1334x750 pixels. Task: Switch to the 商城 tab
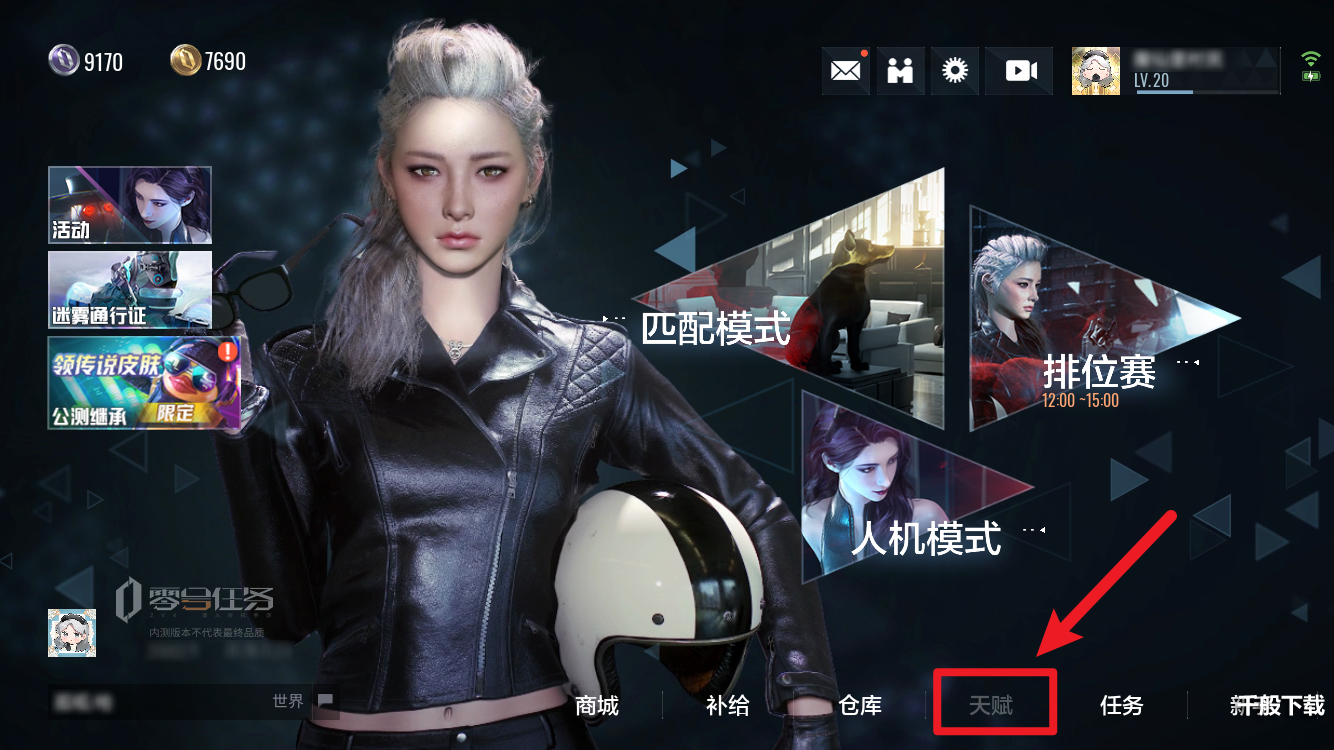click(597, 706)
